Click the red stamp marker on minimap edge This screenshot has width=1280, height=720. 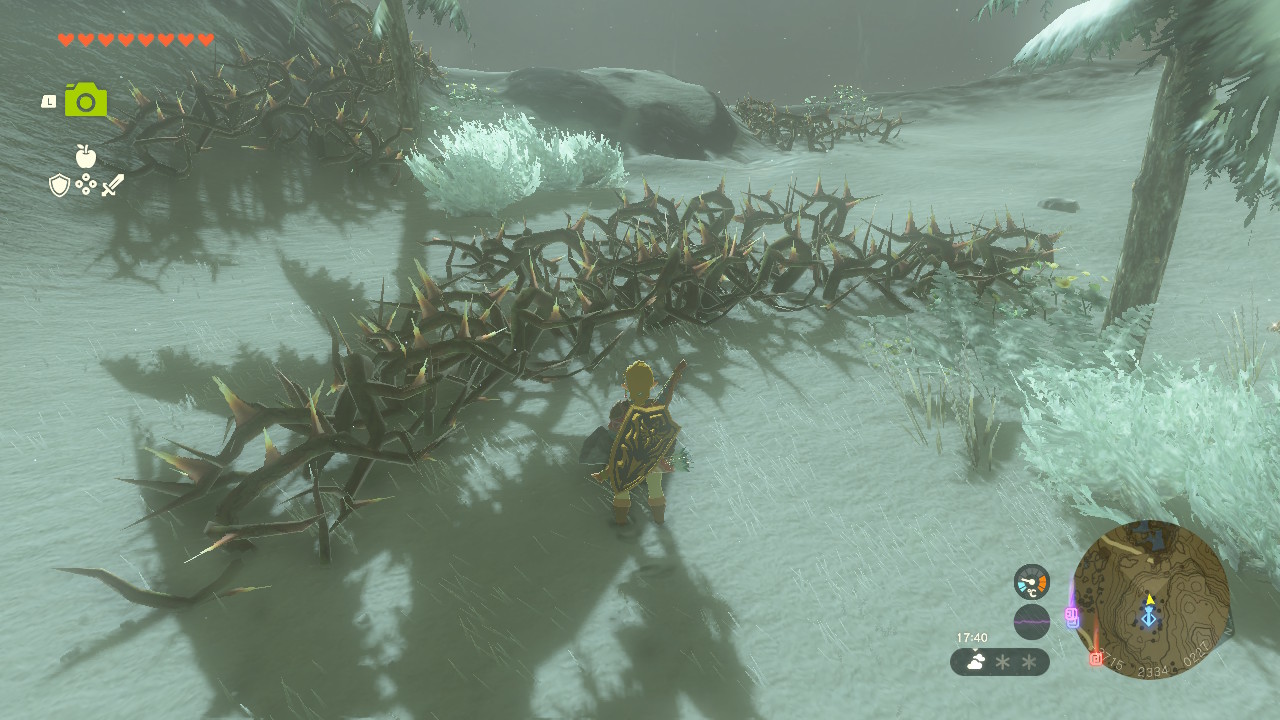click(1096, 659)
